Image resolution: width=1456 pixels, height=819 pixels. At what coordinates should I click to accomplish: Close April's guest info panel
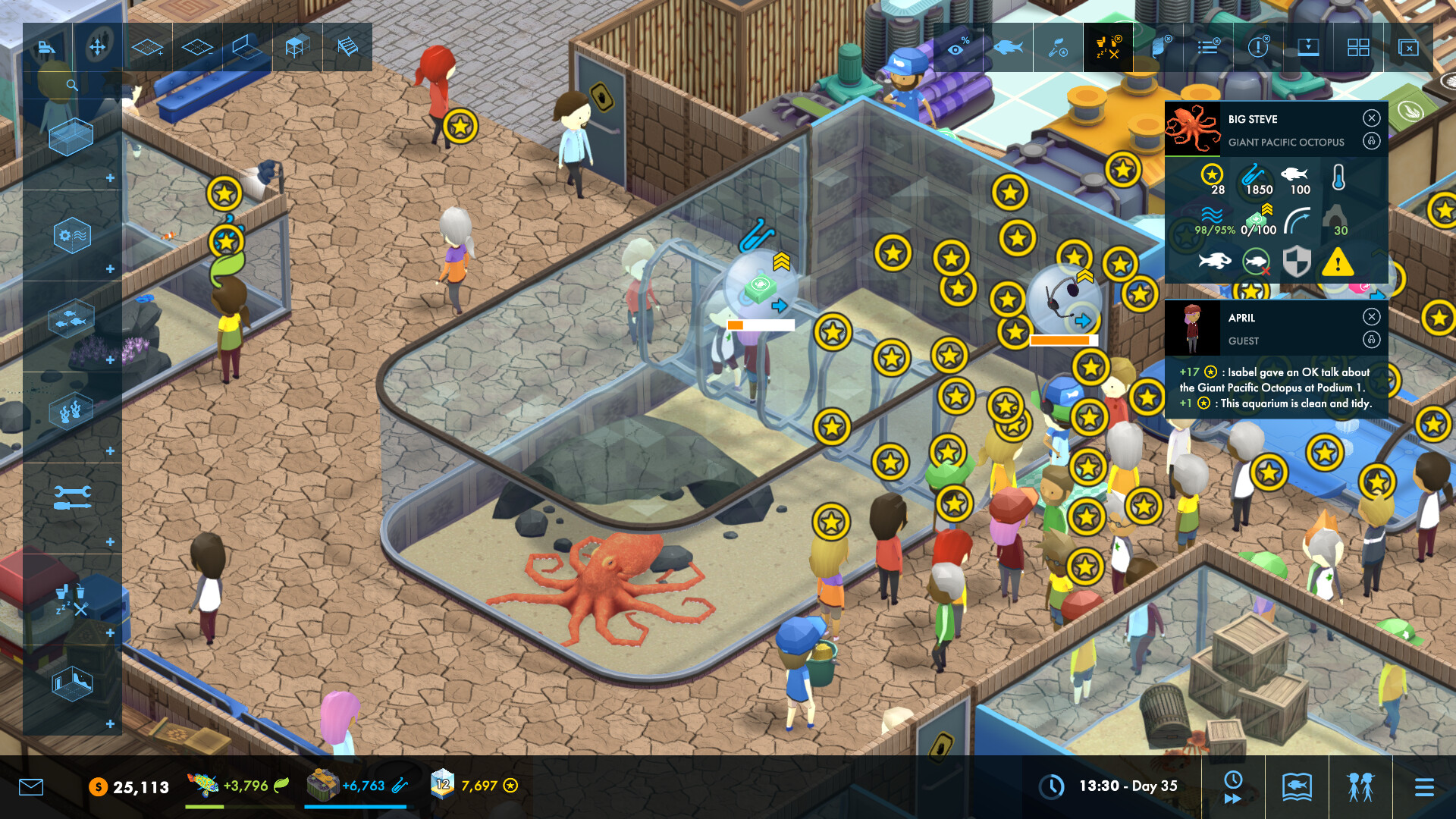[x=1371, y=316]
